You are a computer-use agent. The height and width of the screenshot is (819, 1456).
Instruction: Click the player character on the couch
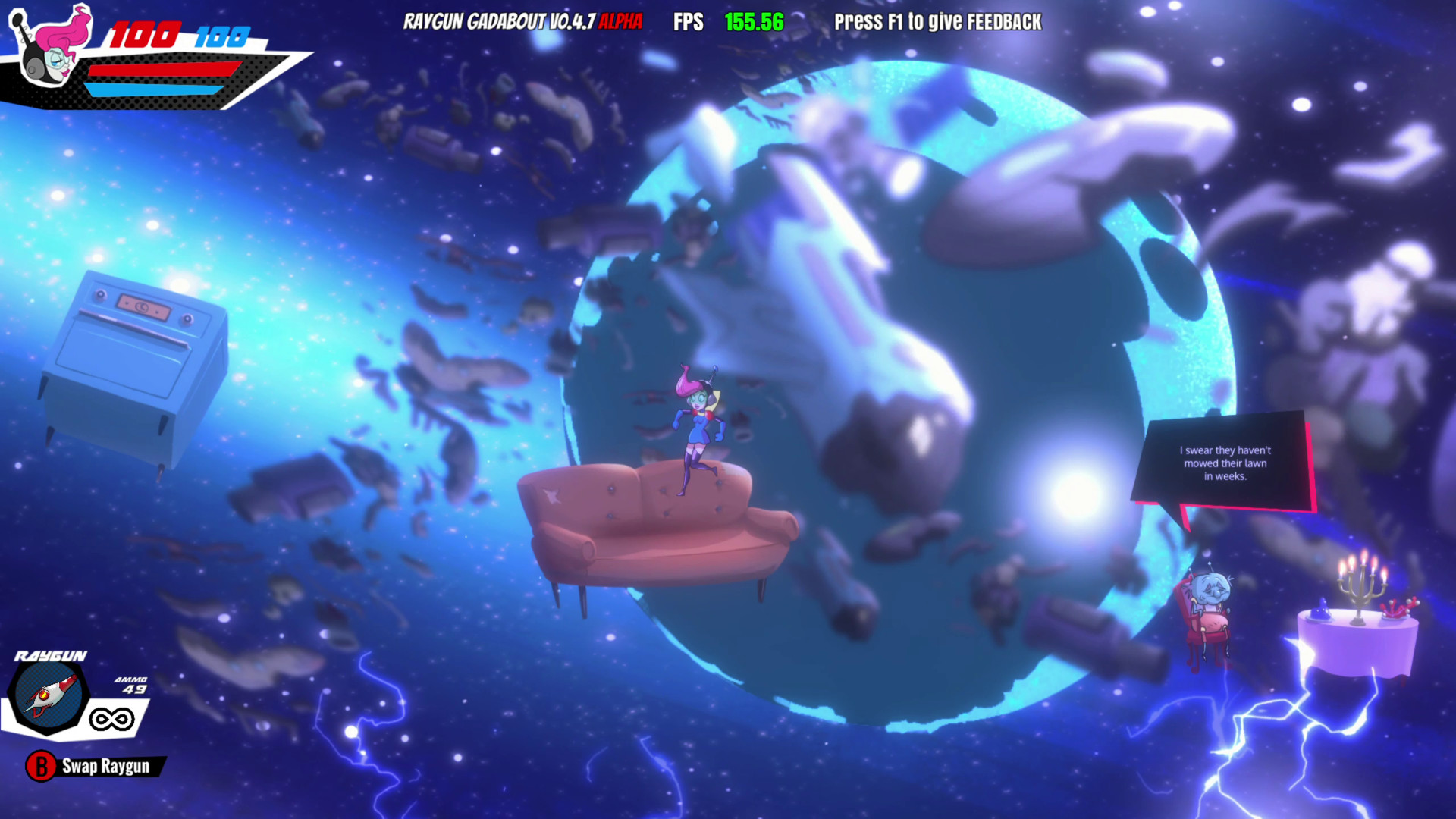(696, 413)
